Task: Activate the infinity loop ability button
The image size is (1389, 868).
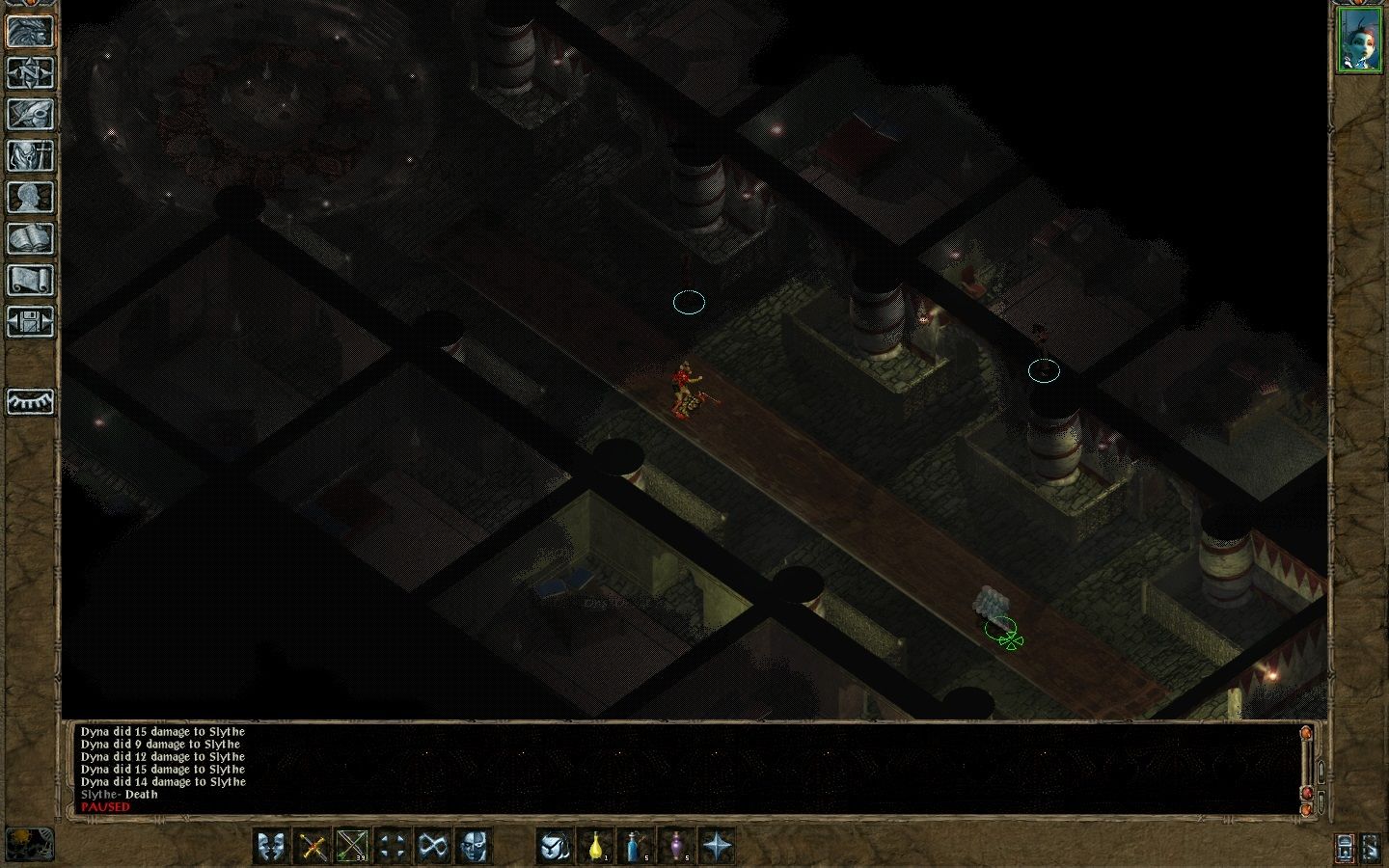Action: [431, 846]
